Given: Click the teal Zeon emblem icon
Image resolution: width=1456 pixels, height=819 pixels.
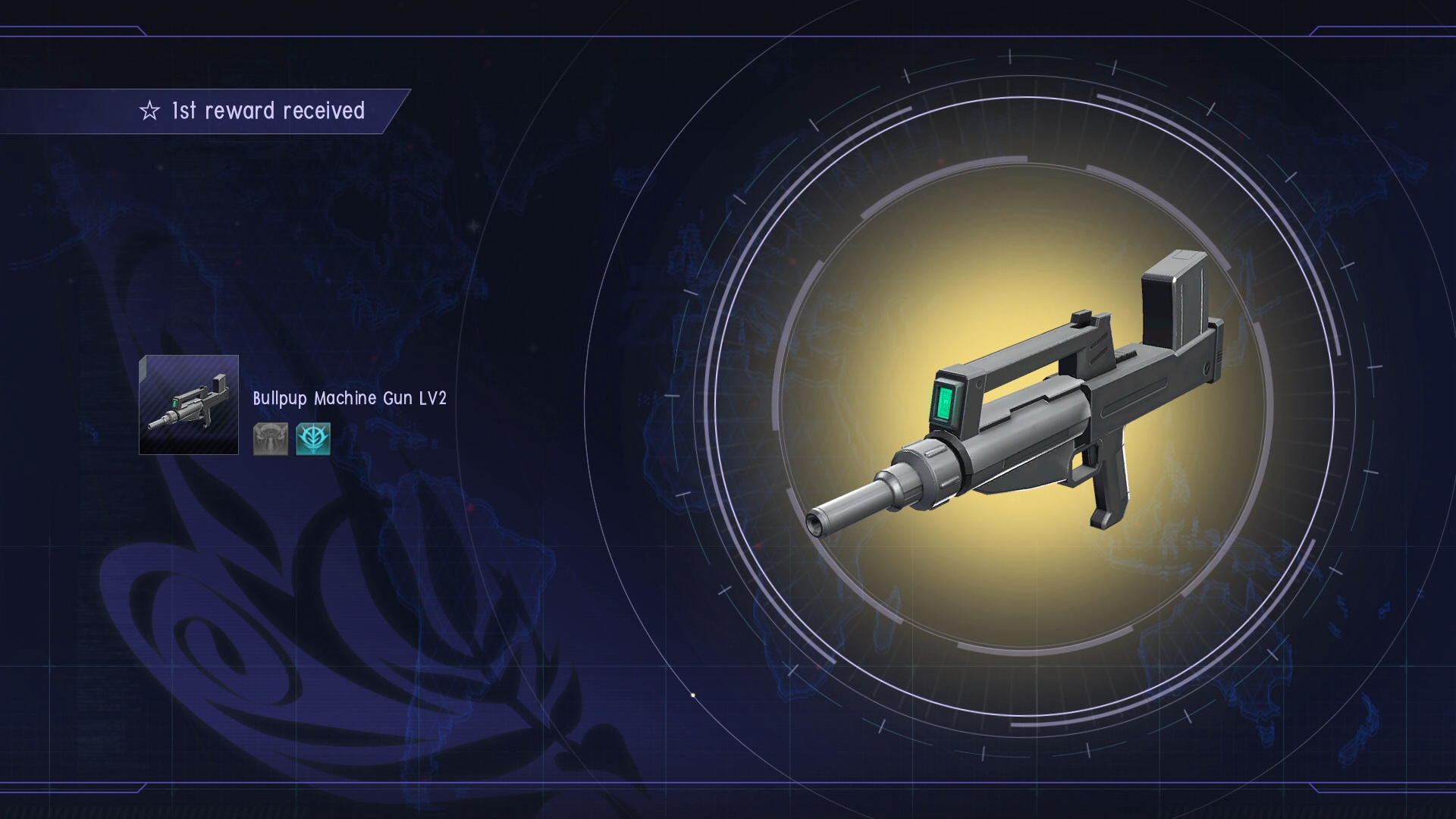Looking at the screenshot, I should [313, 439].
